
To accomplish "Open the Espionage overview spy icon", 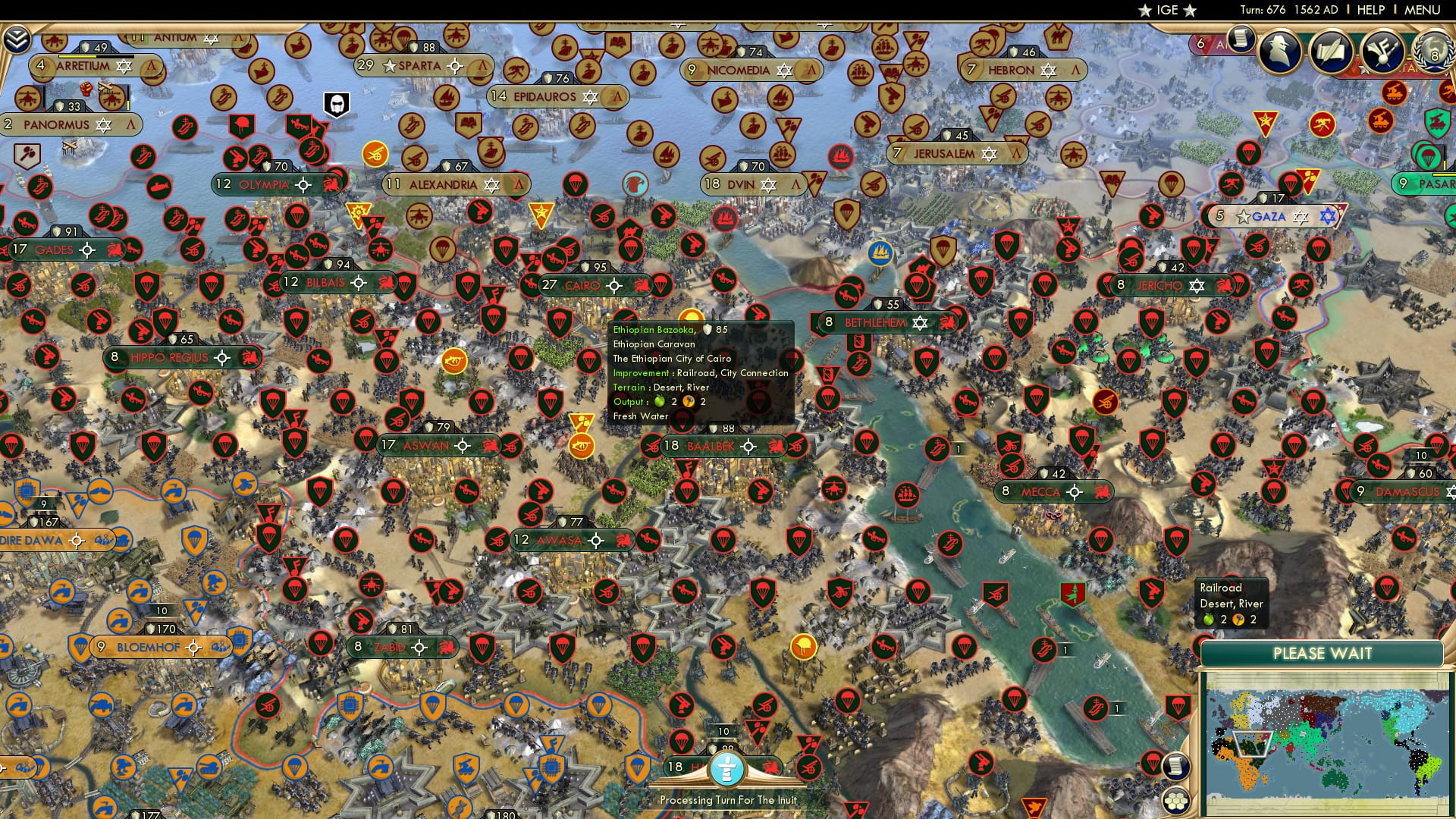I will [x=1280, y=49].
